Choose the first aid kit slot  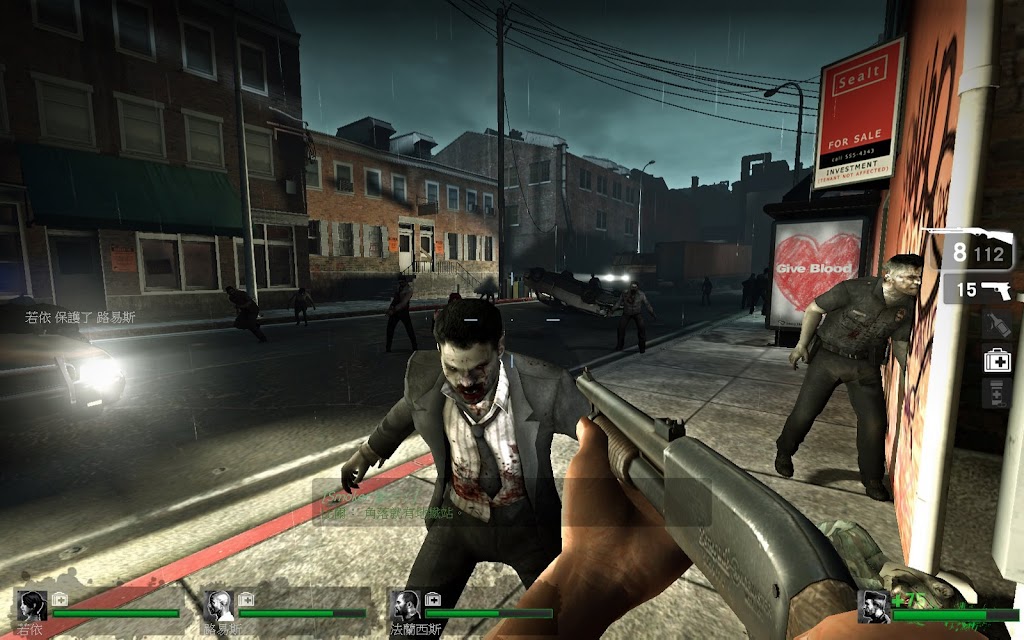coord(996,359)
